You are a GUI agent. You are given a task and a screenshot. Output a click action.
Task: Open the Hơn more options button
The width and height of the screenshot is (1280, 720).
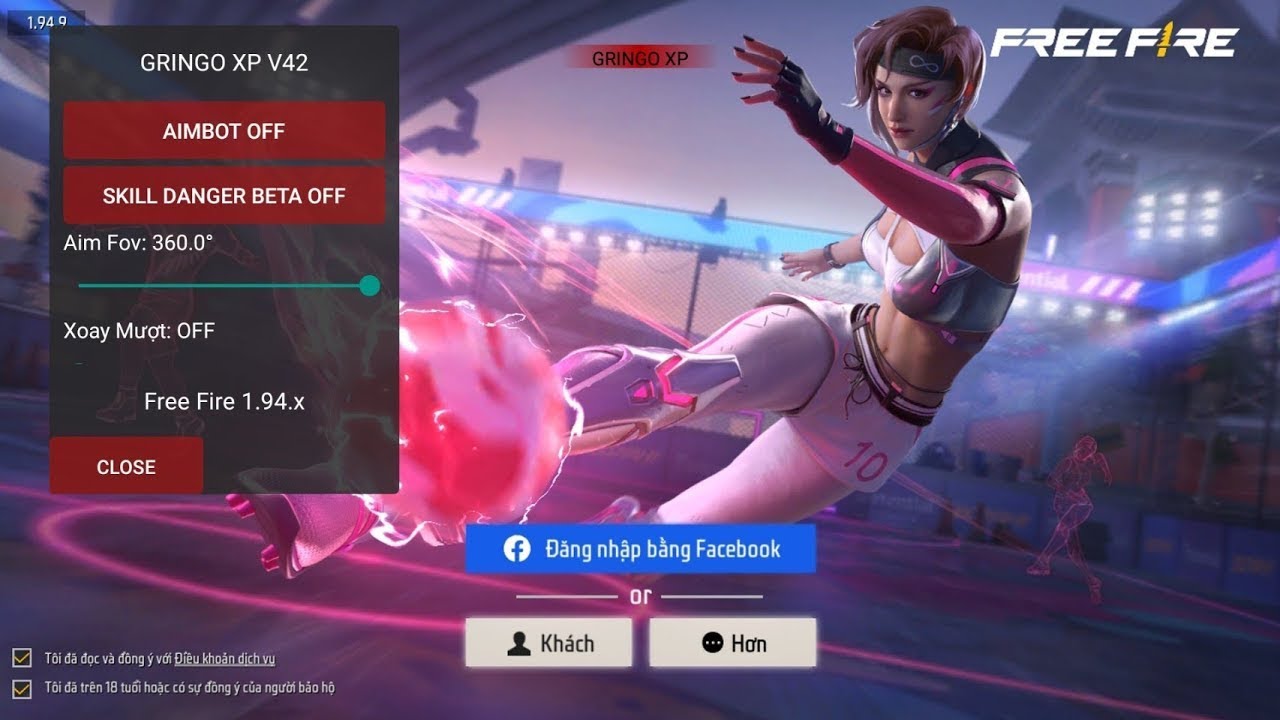pos(732,643)
